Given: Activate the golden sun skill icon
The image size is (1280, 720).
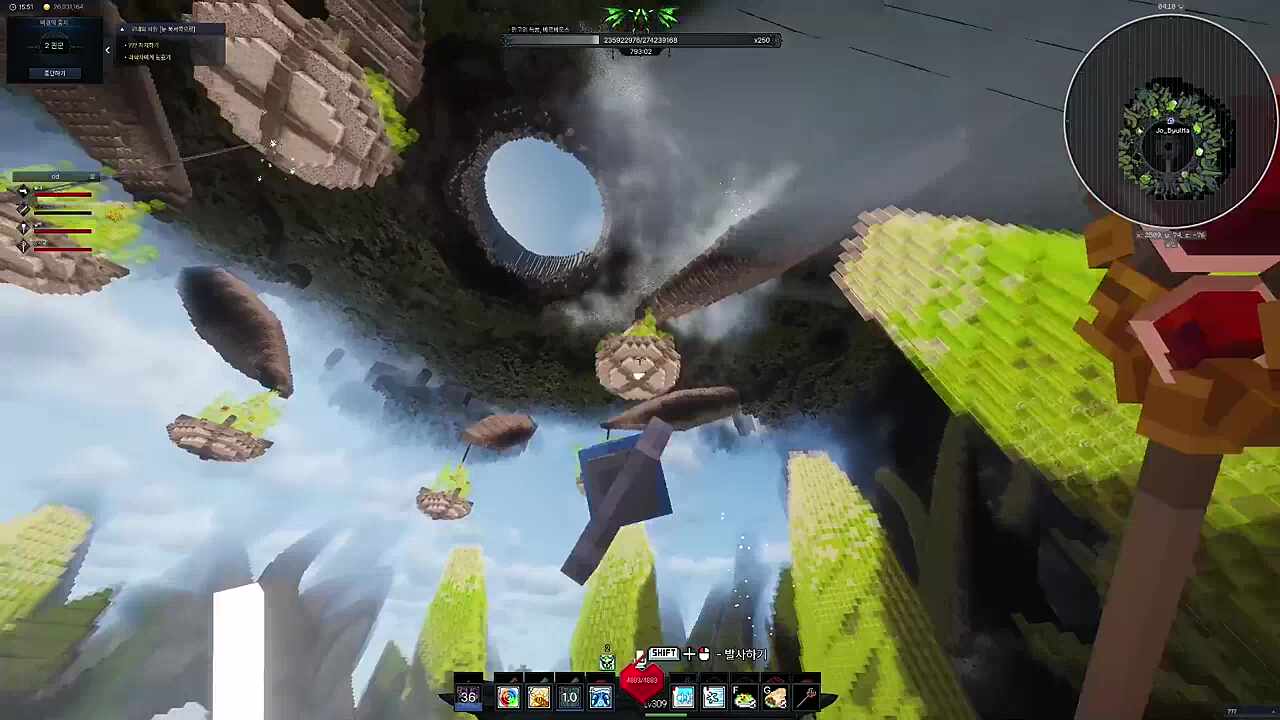Looking at the screenshot, I should coord(539,697).
